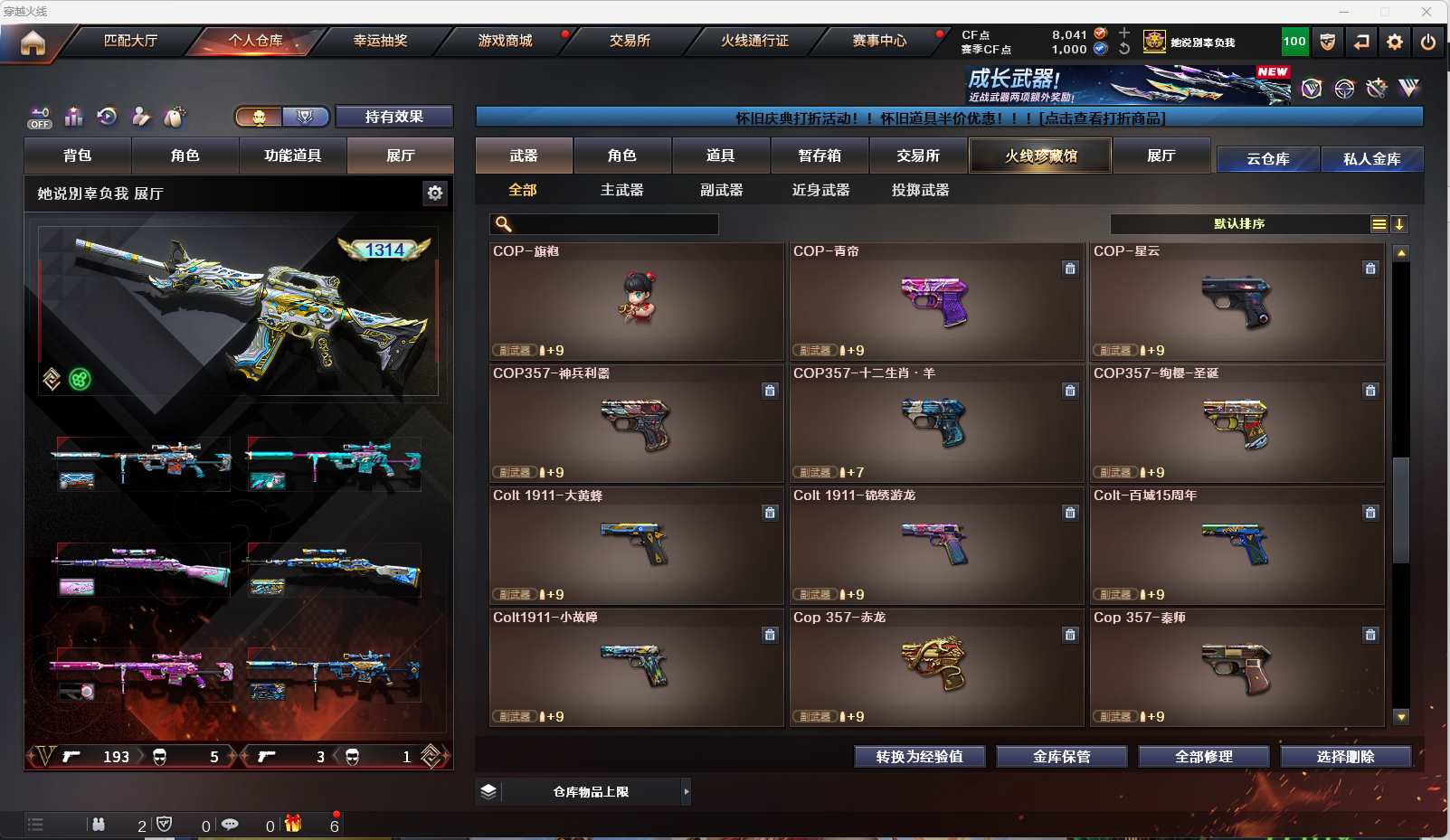Go to the 游戏商城 shop
Screen dimensions: 1450x840
click(505, 41)
